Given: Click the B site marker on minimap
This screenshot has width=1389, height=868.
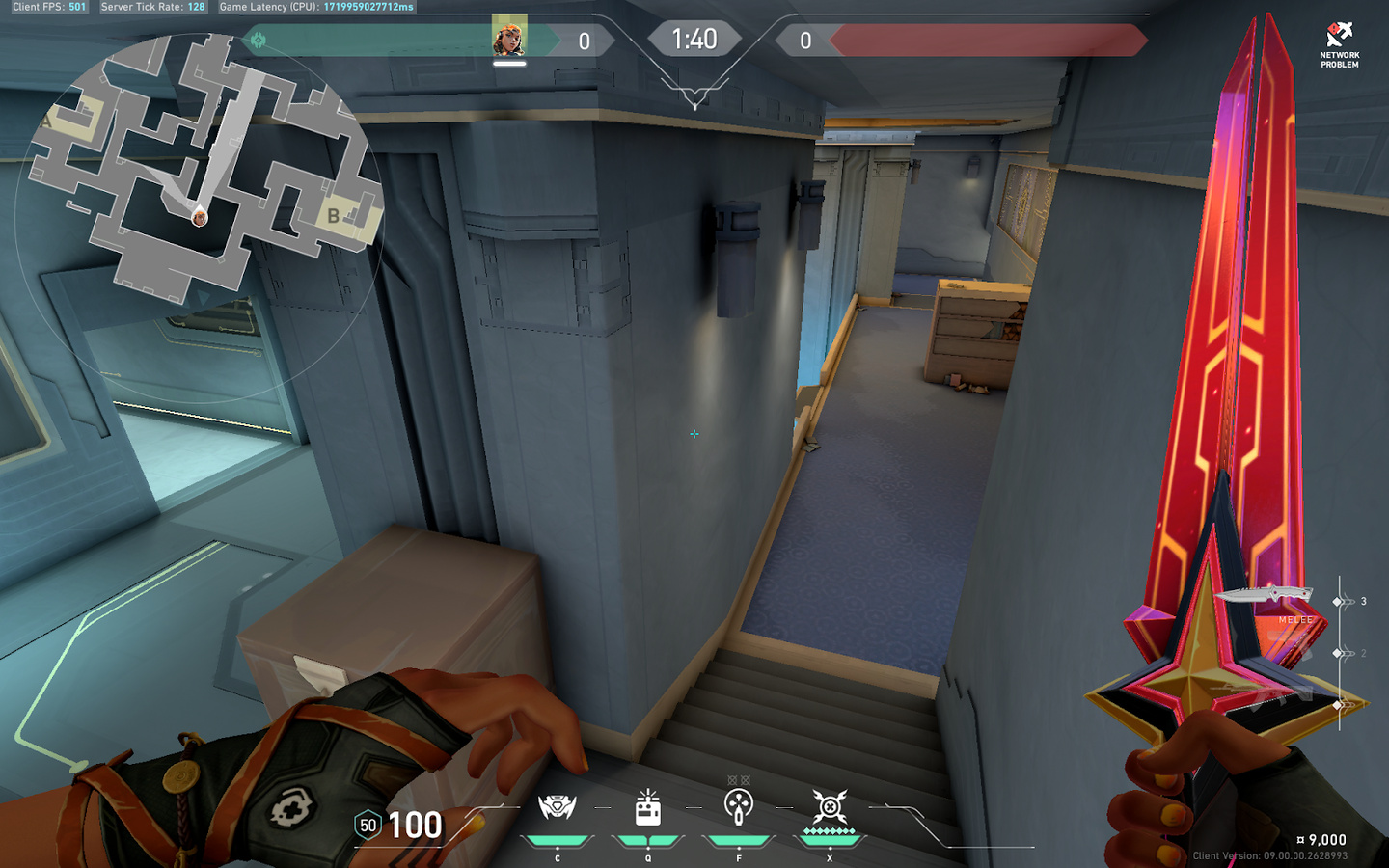Looking at the screenshot, I should [334, 216].
